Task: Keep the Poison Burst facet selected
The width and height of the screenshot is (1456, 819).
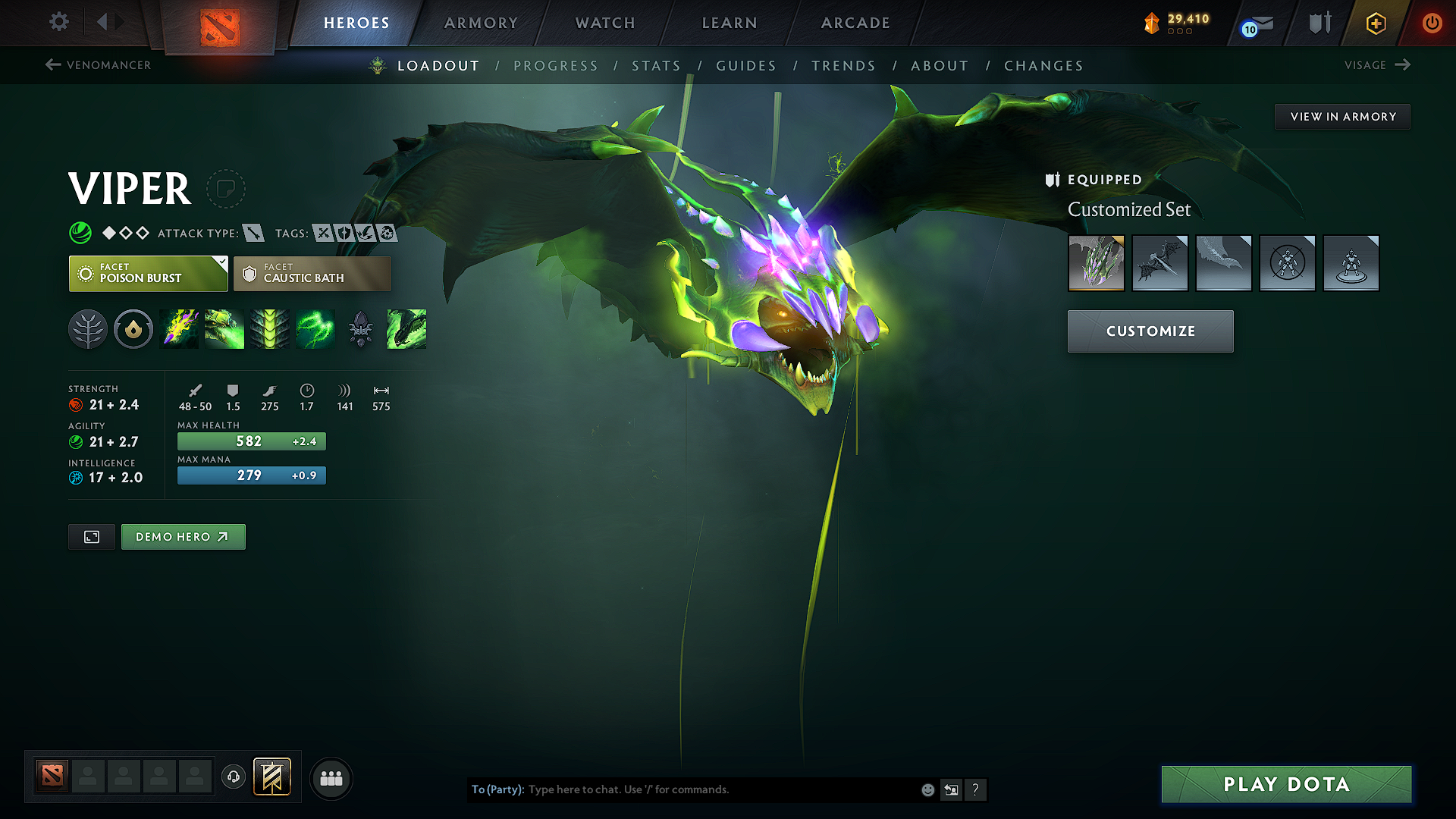Action: 148,273
